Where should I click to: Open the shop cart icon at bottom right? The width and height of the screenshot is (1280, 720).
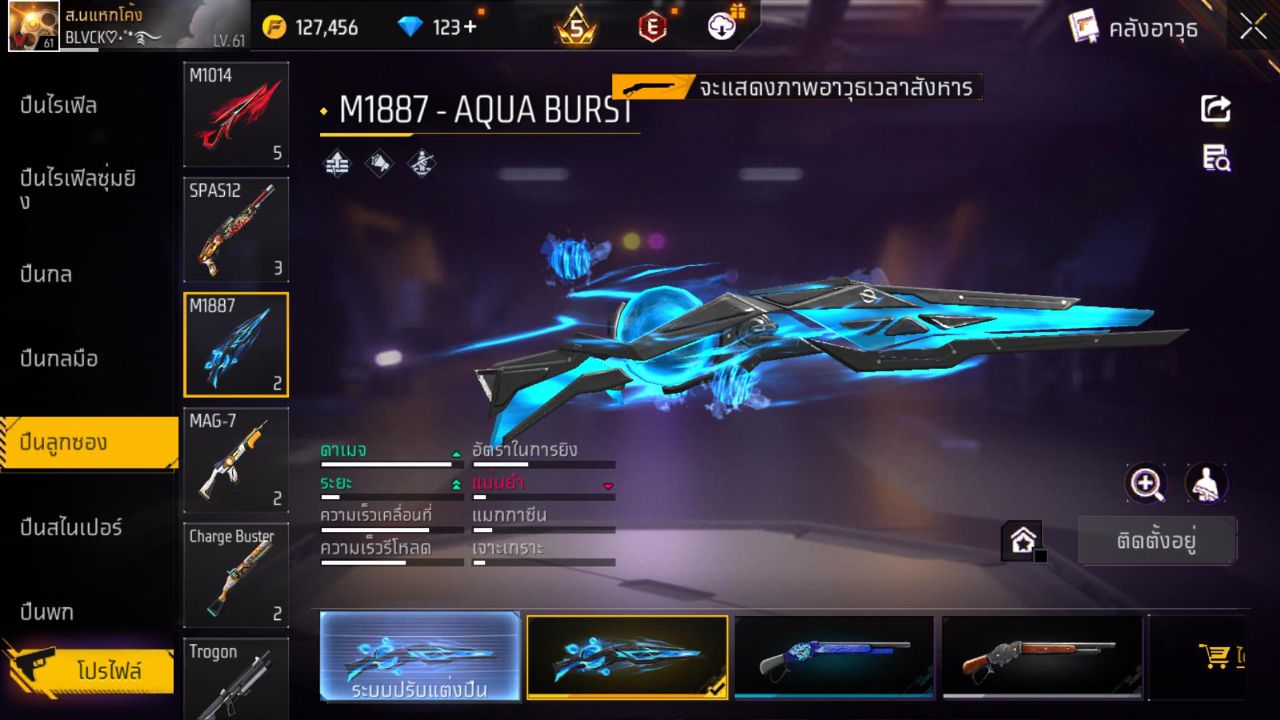(1215, 657)
